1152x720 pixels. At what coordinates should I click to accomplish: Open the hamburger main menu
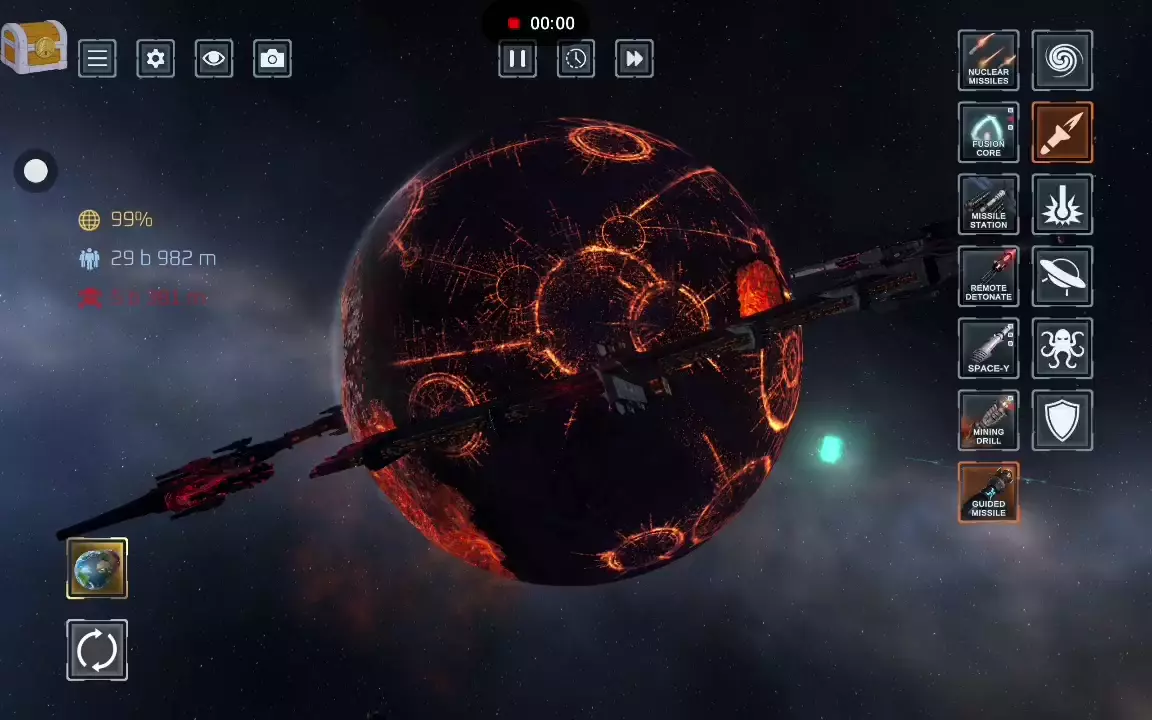click(97, 59)
